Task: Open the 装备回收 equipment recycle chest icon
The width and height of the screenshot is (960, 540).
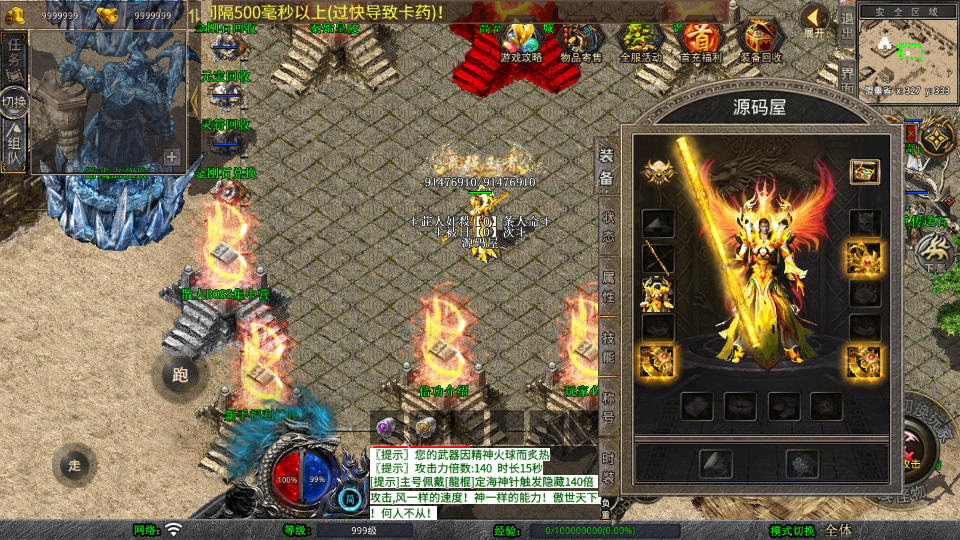Action: [762, 41]
